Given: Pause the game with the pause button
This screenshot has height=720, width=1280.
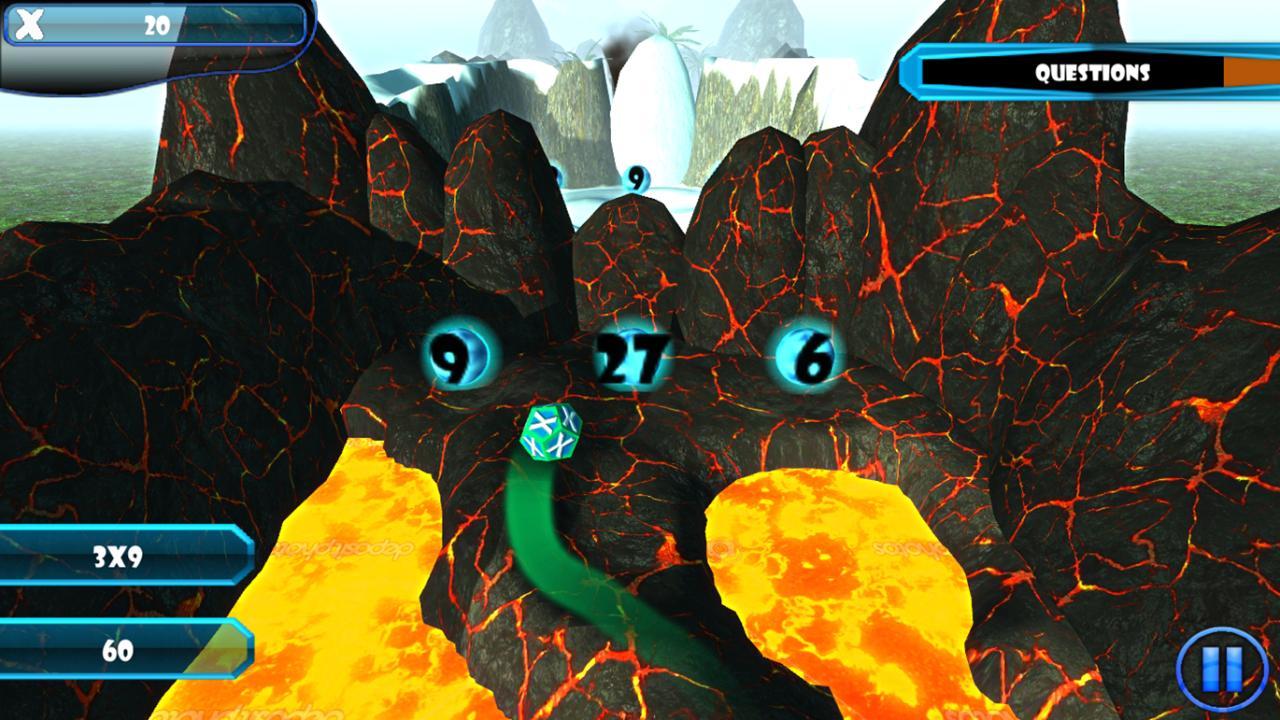Looking at the screenshot, I should pyautogui.click(x=1218, y=667).
